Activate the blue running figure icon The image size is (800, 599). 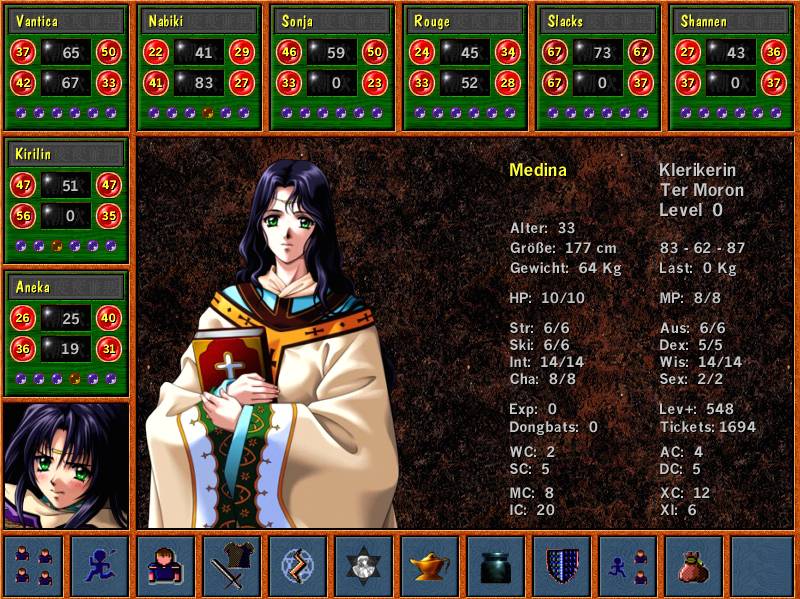(100, 565)
